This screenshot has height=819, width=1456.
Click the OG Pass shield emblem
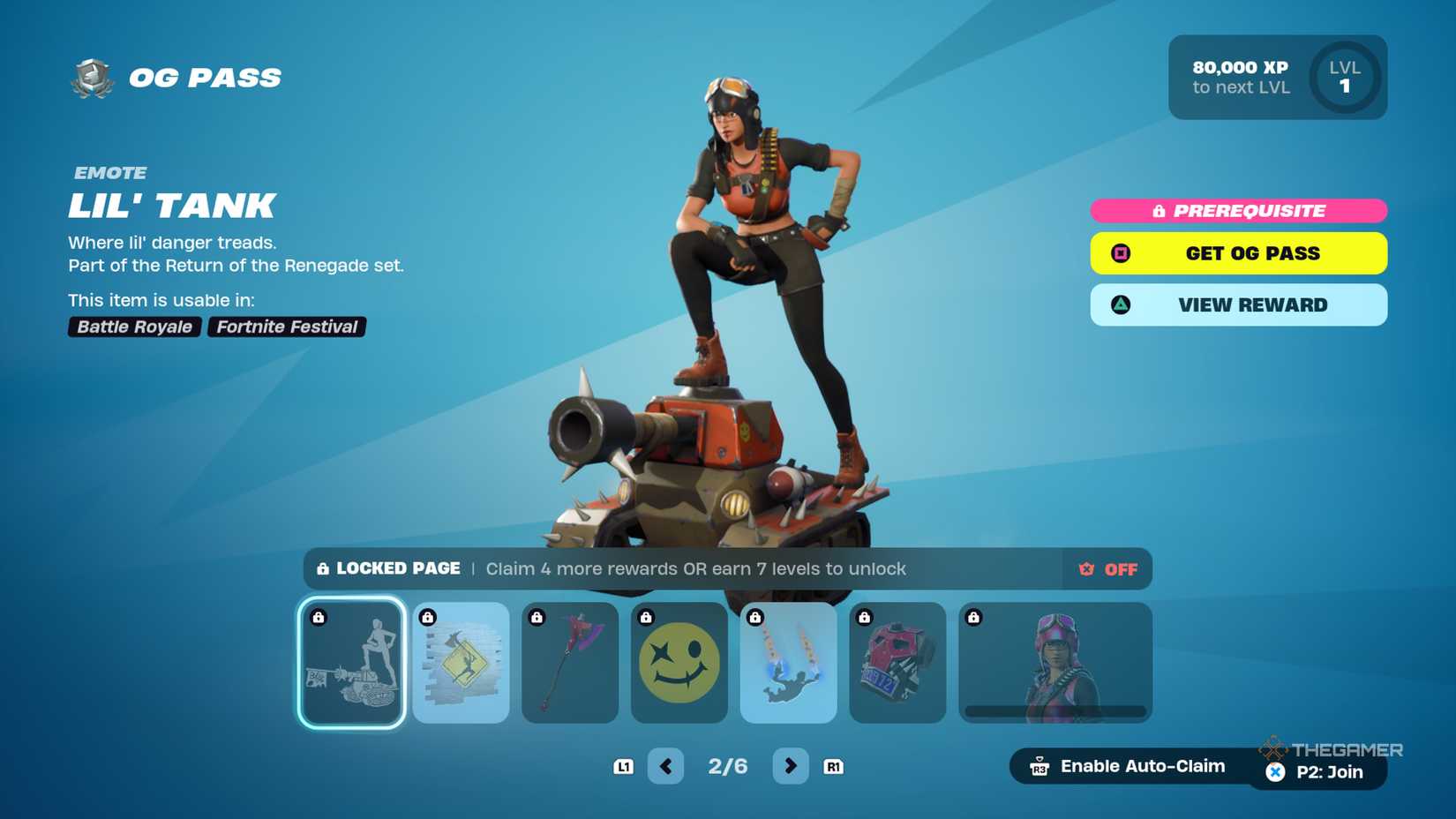[x=88, y=78]
